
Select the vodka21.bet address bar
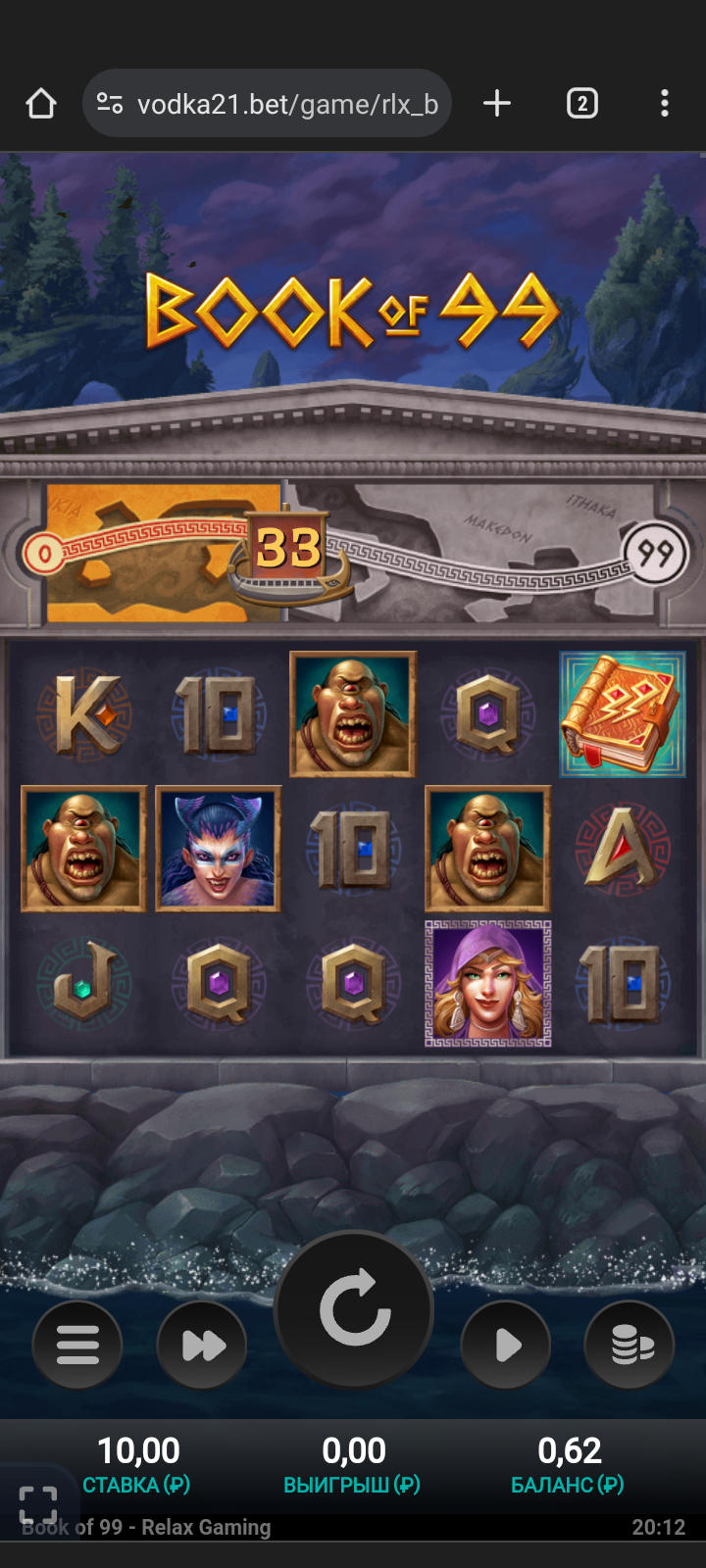point(284,104)
